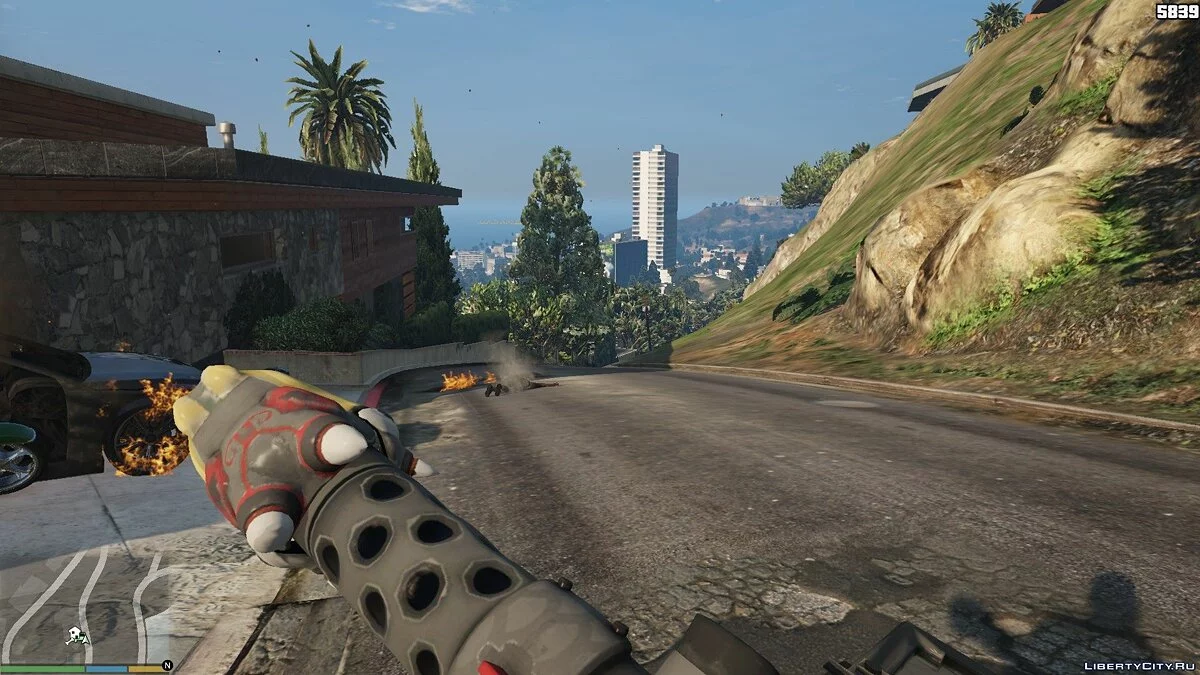Click the north N compass marker

167,664
